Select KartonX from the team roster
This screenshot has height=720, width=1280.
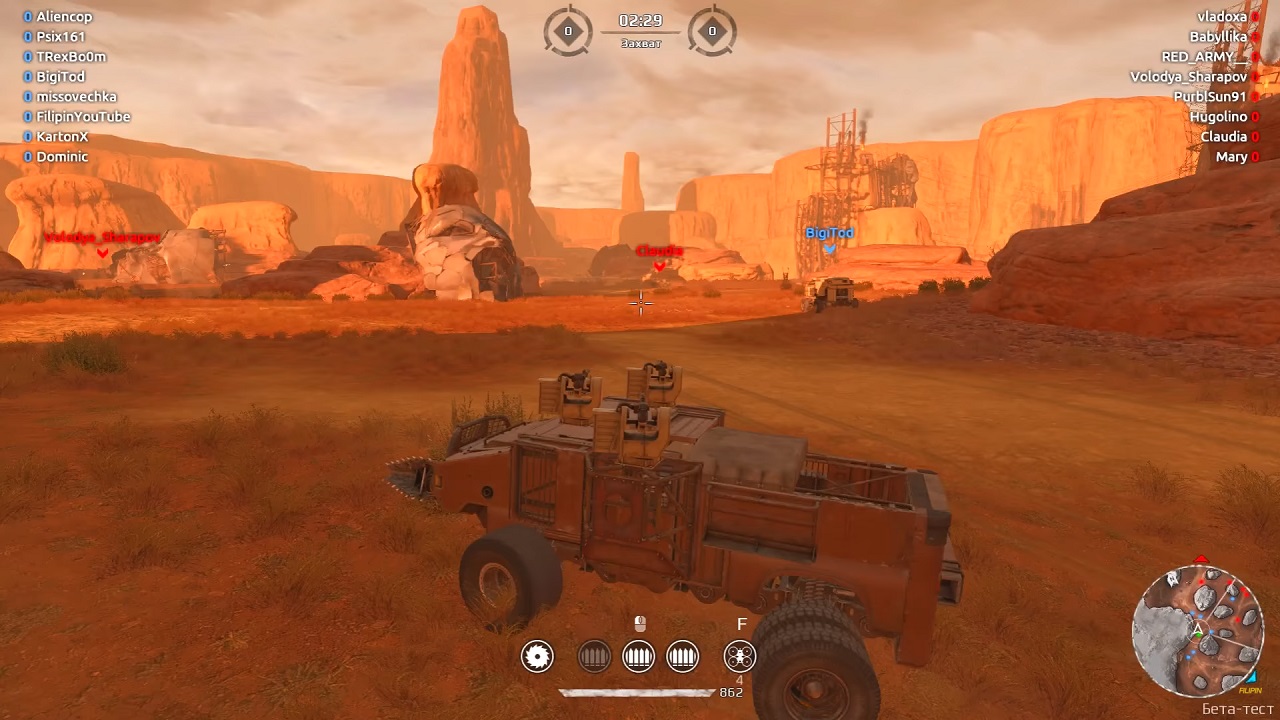62,137
